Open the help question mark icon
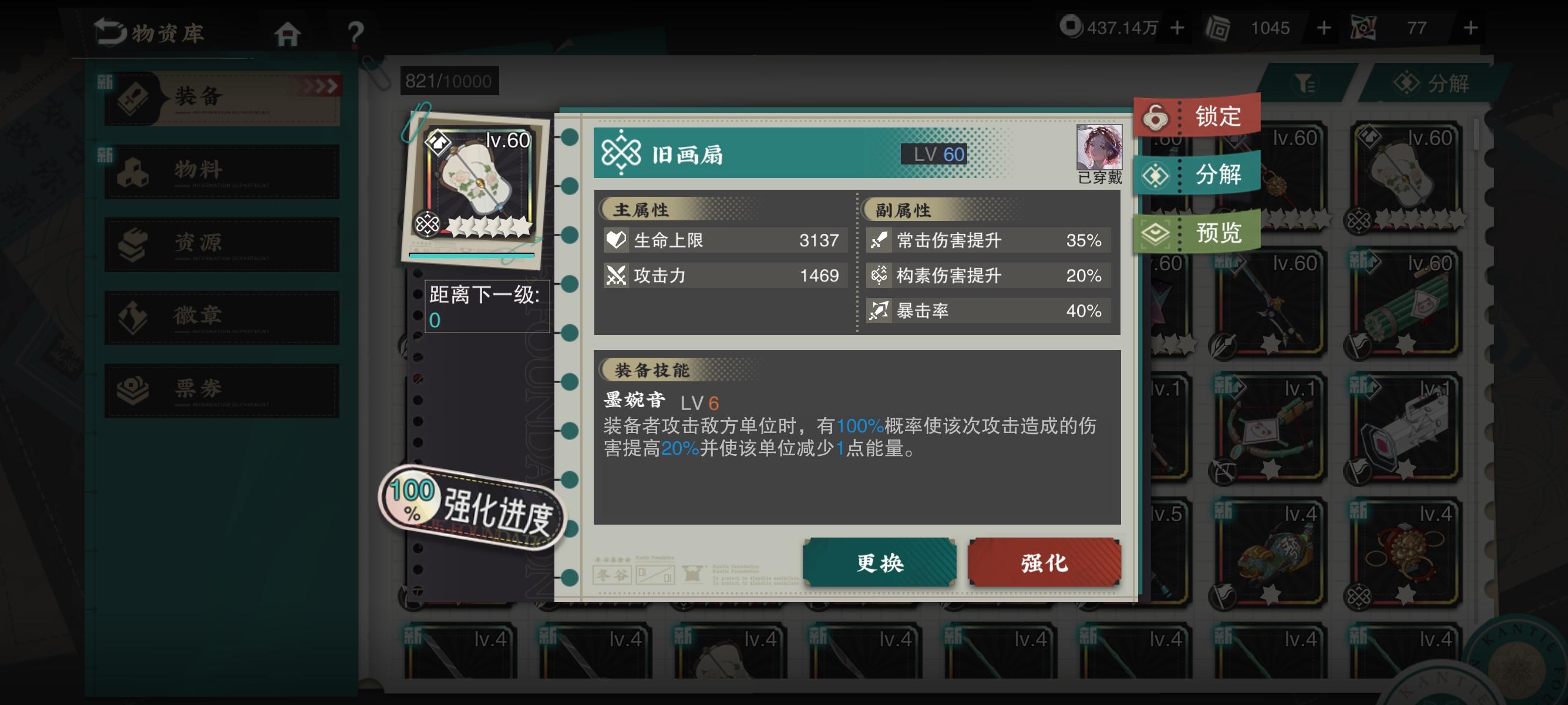1568x705 pixels. coord(356,33)
